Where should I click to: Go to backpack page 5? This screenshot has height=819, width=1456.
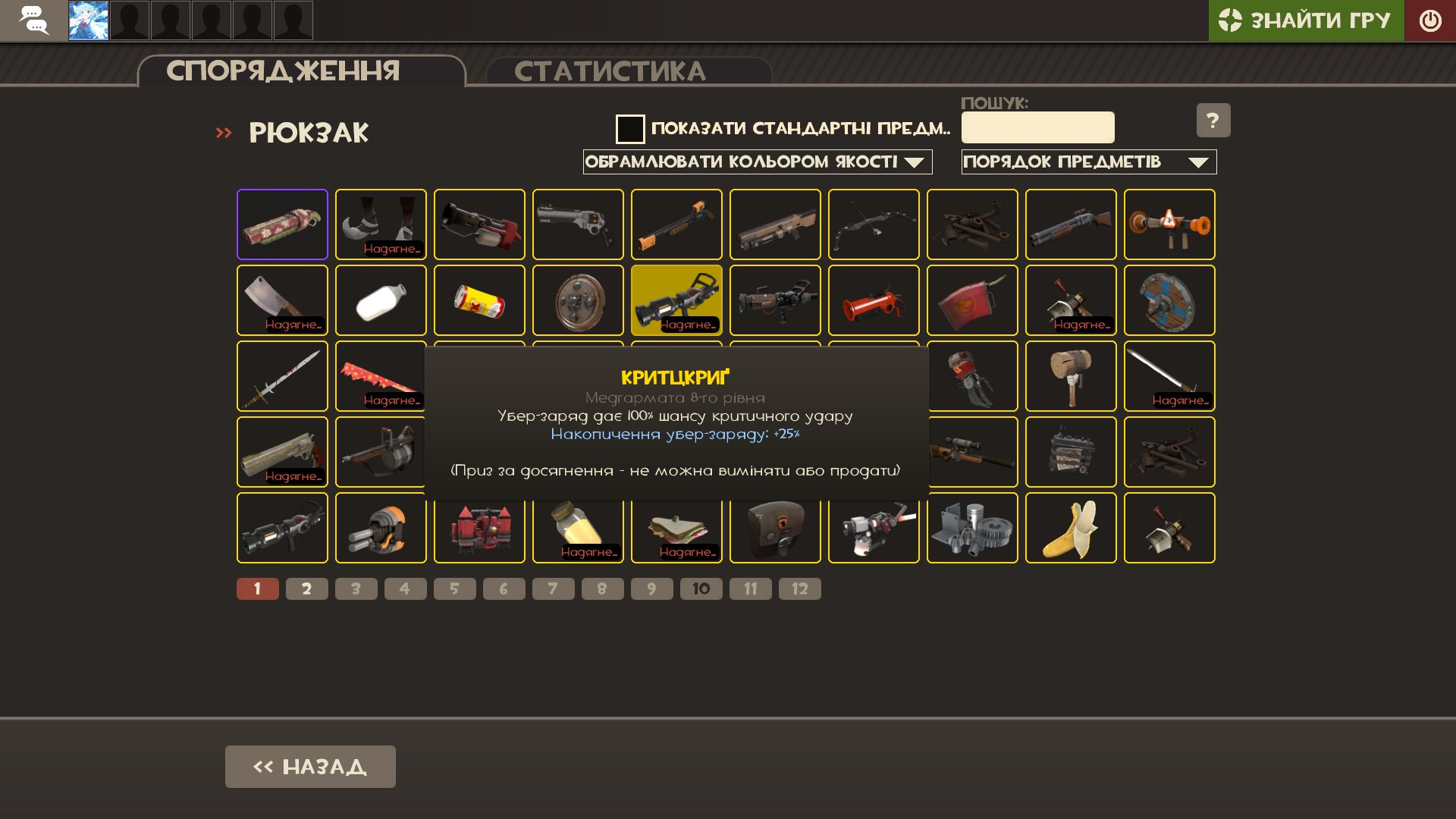[455, 588]
